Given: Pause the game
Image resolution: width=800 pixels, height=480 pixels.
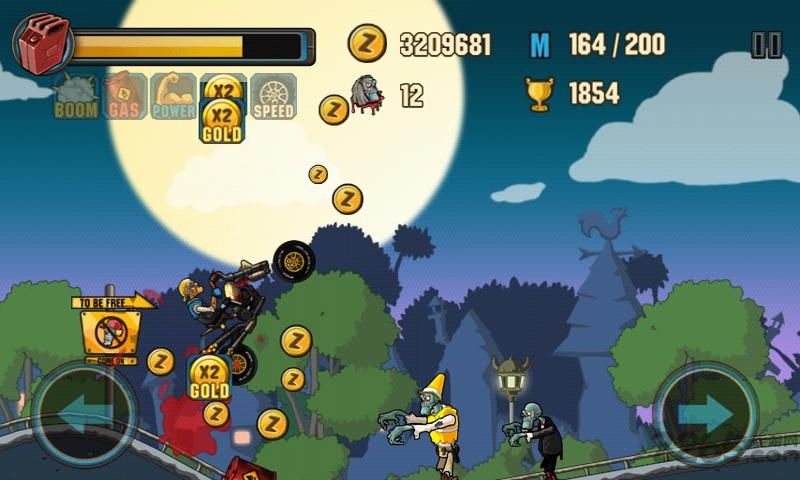Looking at the screenshot, I should [766, 44].
